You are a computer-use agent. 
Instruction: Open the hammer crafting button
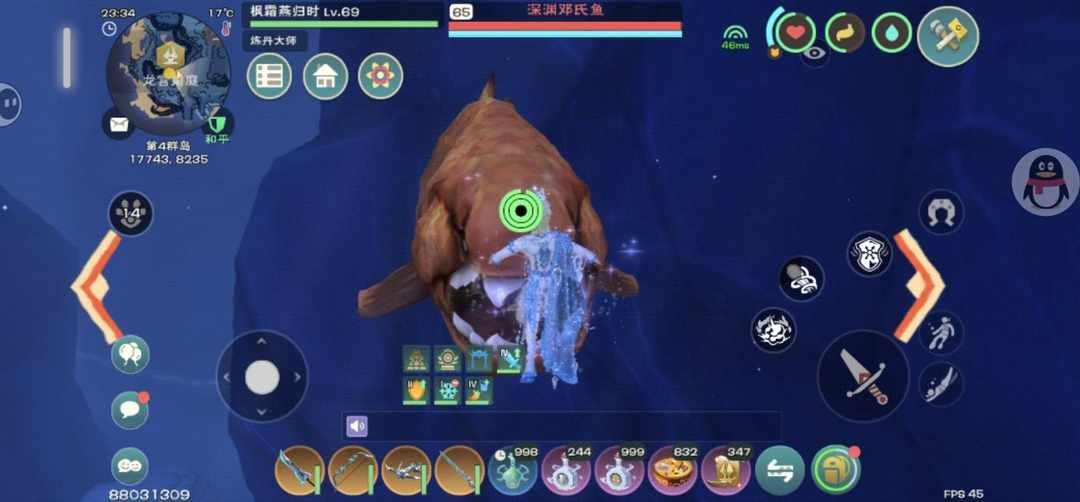(x=947, y=37)
